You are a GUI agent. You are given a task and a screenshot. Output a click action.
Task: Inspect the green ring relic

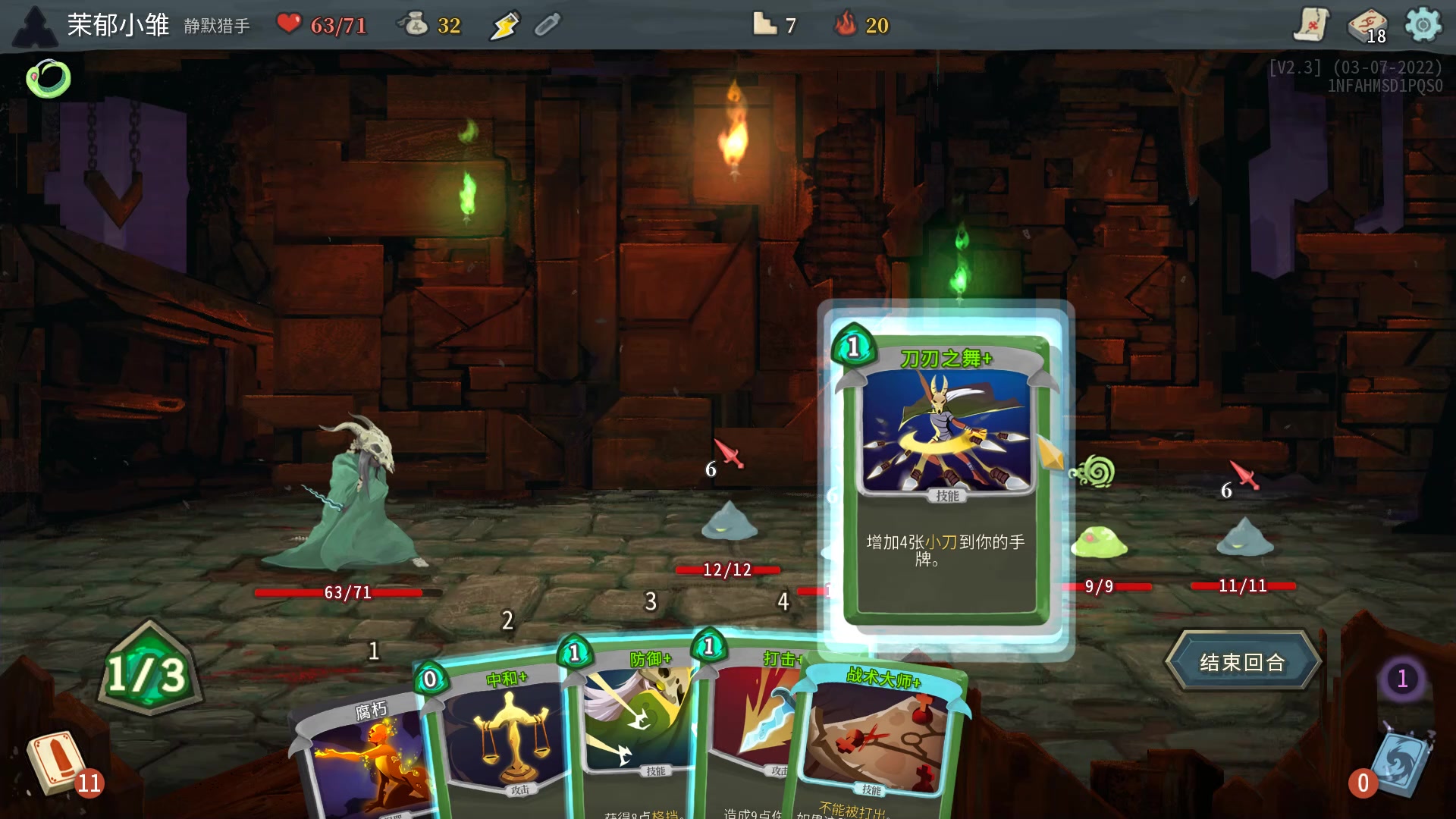tap(49, 79)
